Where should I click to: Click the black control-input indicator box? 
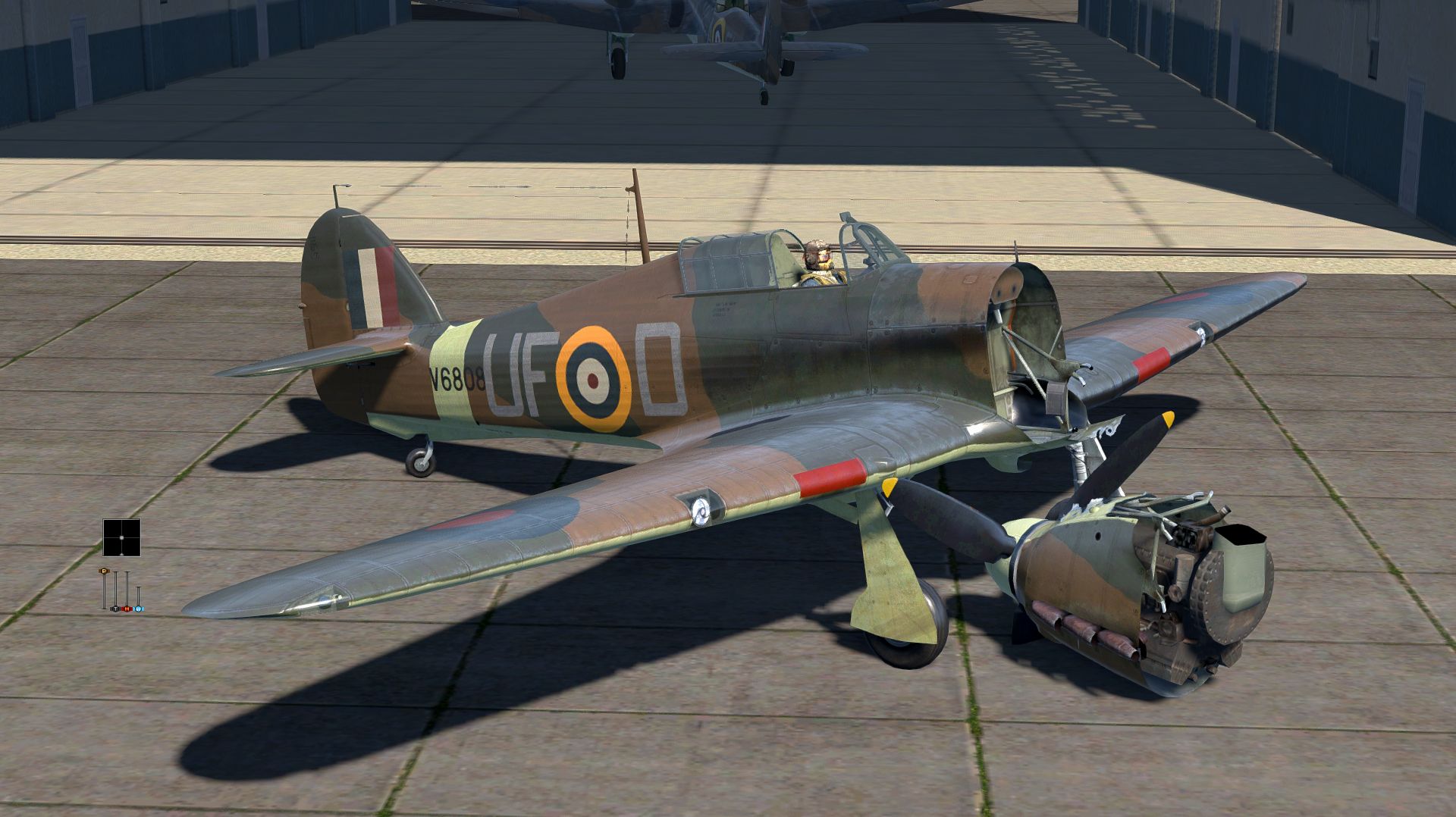pos(121,537)
